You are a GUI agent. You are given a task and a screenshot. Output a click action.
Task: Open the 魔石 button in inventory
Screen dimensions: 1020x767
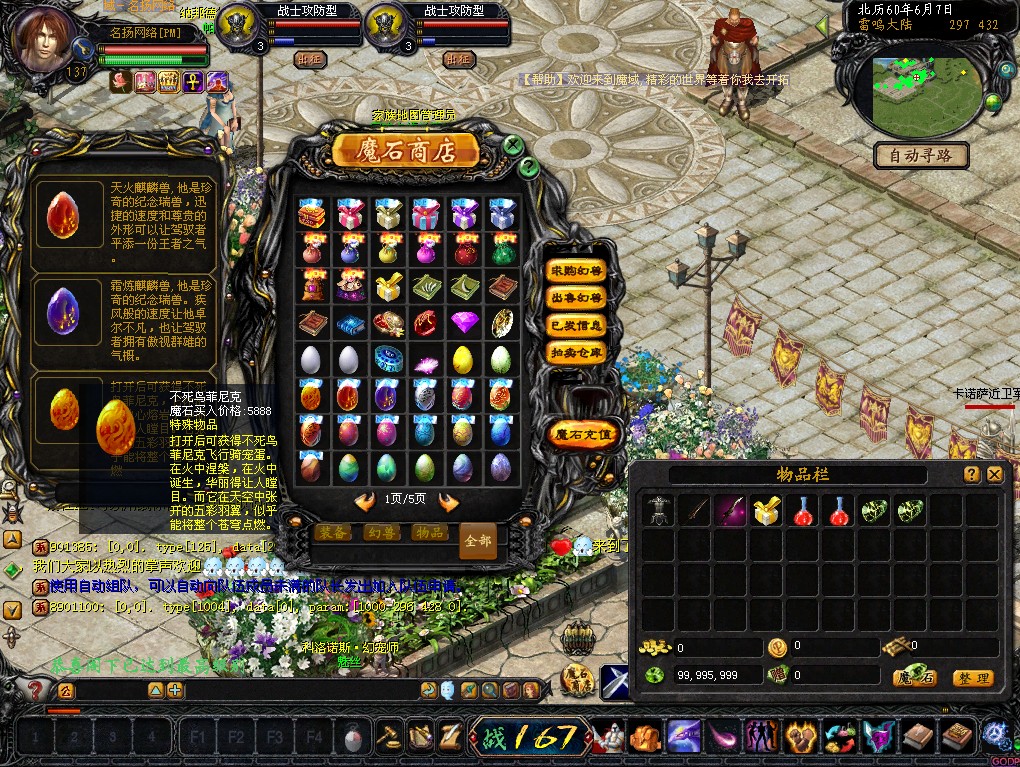[x=915, y=678]
